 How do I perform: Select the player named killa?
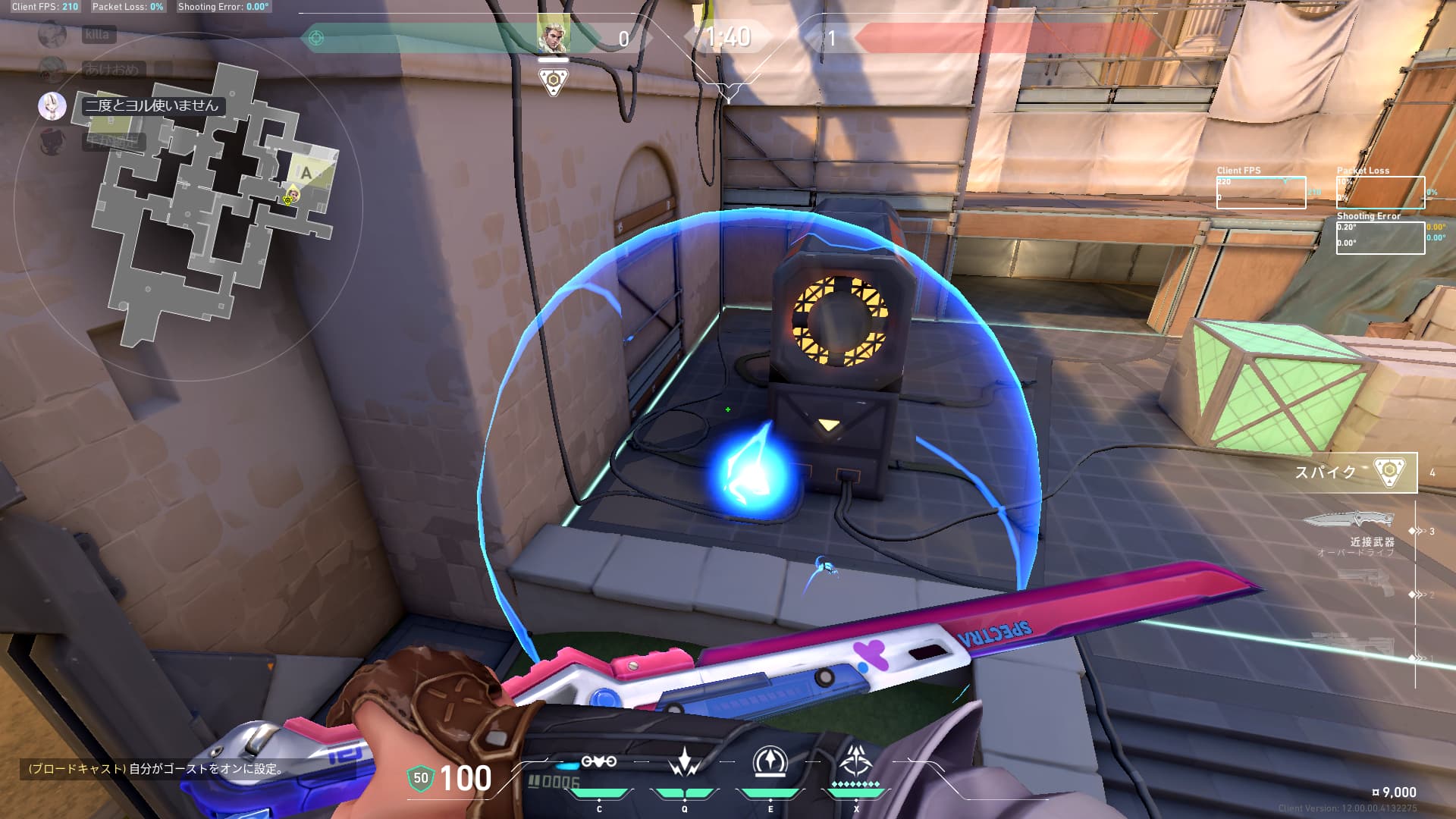[97, 35]
